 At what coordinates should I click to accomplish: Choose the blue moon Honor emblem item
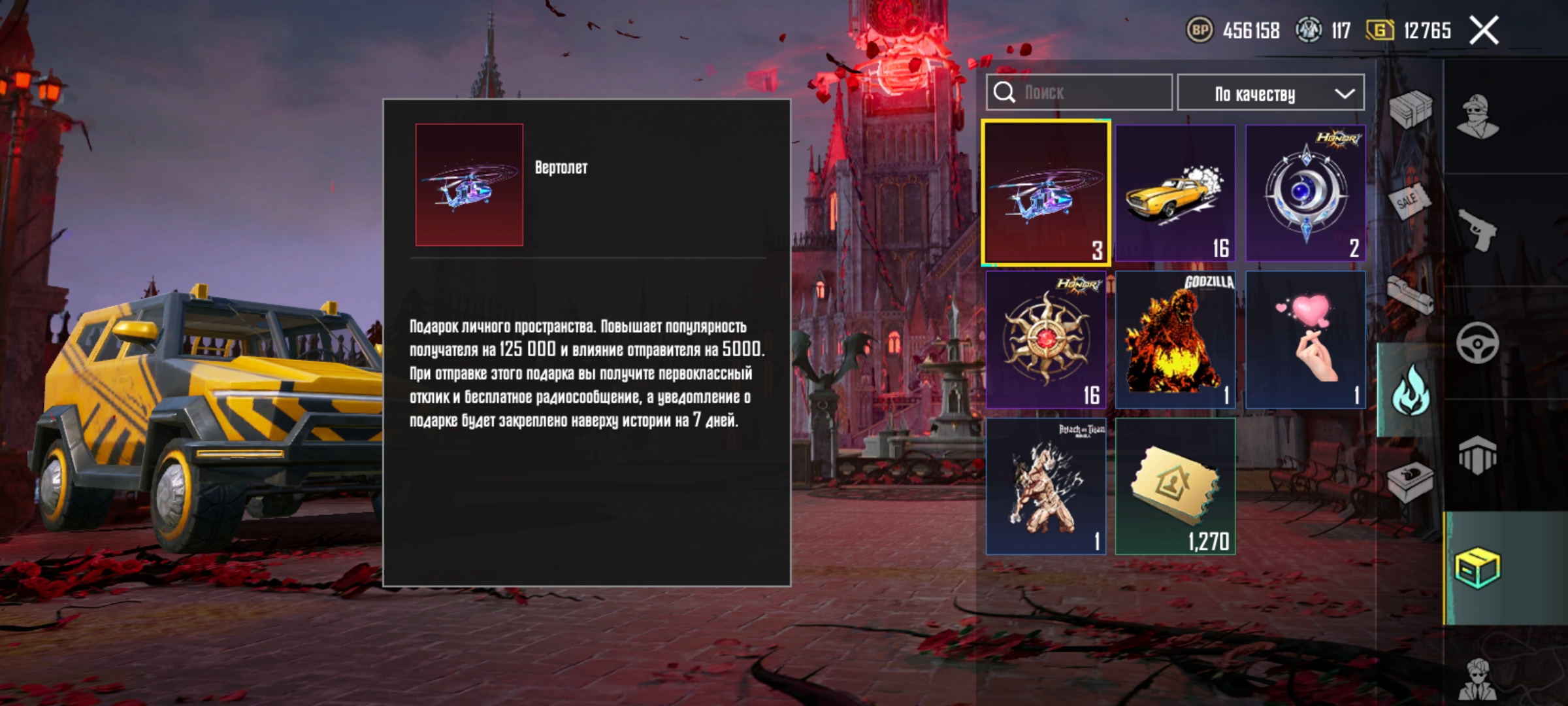[x=1305, y=193]
